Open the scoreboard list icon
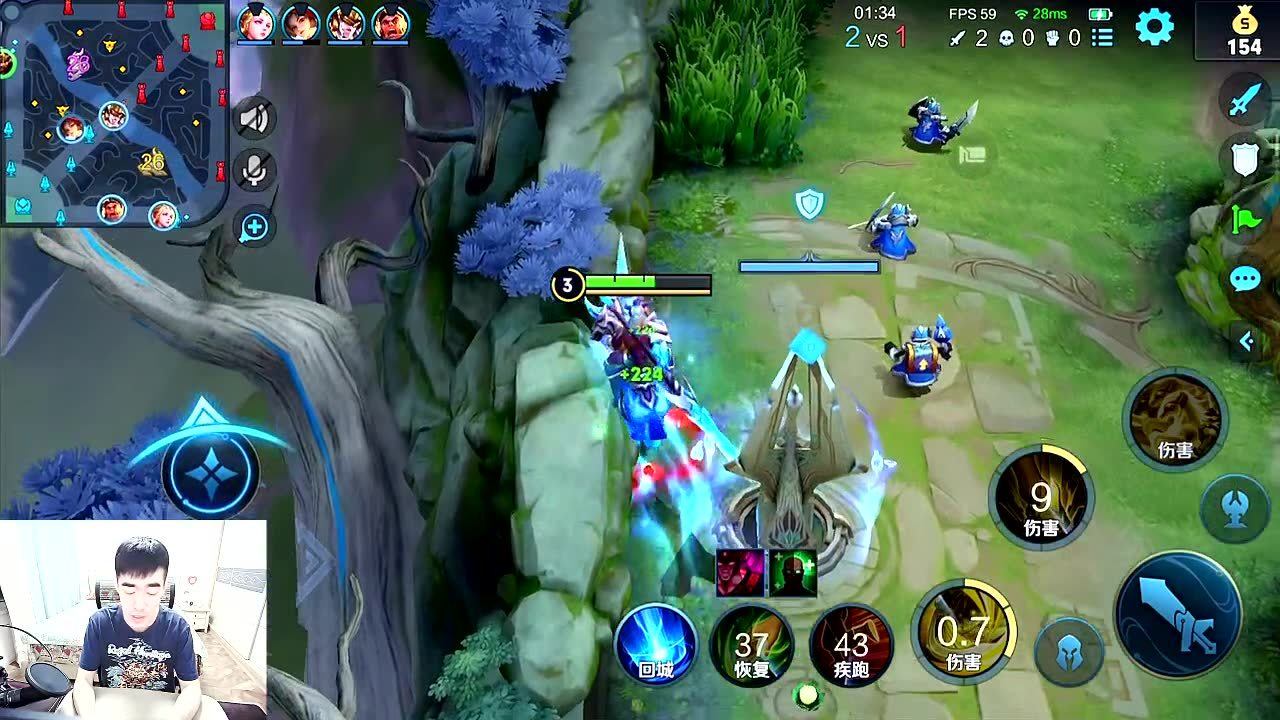Image resolution: width=1280 pixels, height=720 pixels. (1102, 38)
